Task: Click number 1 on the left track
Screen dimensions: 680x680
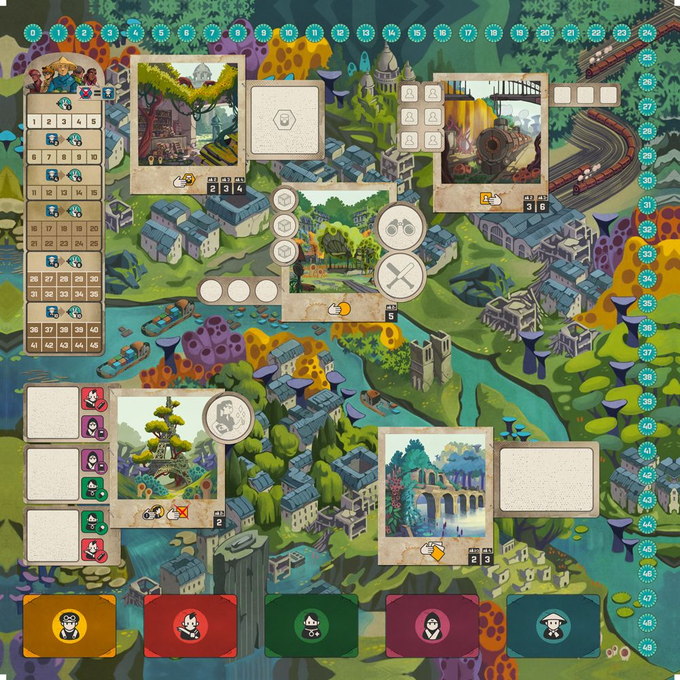Action: coord(34,121)
